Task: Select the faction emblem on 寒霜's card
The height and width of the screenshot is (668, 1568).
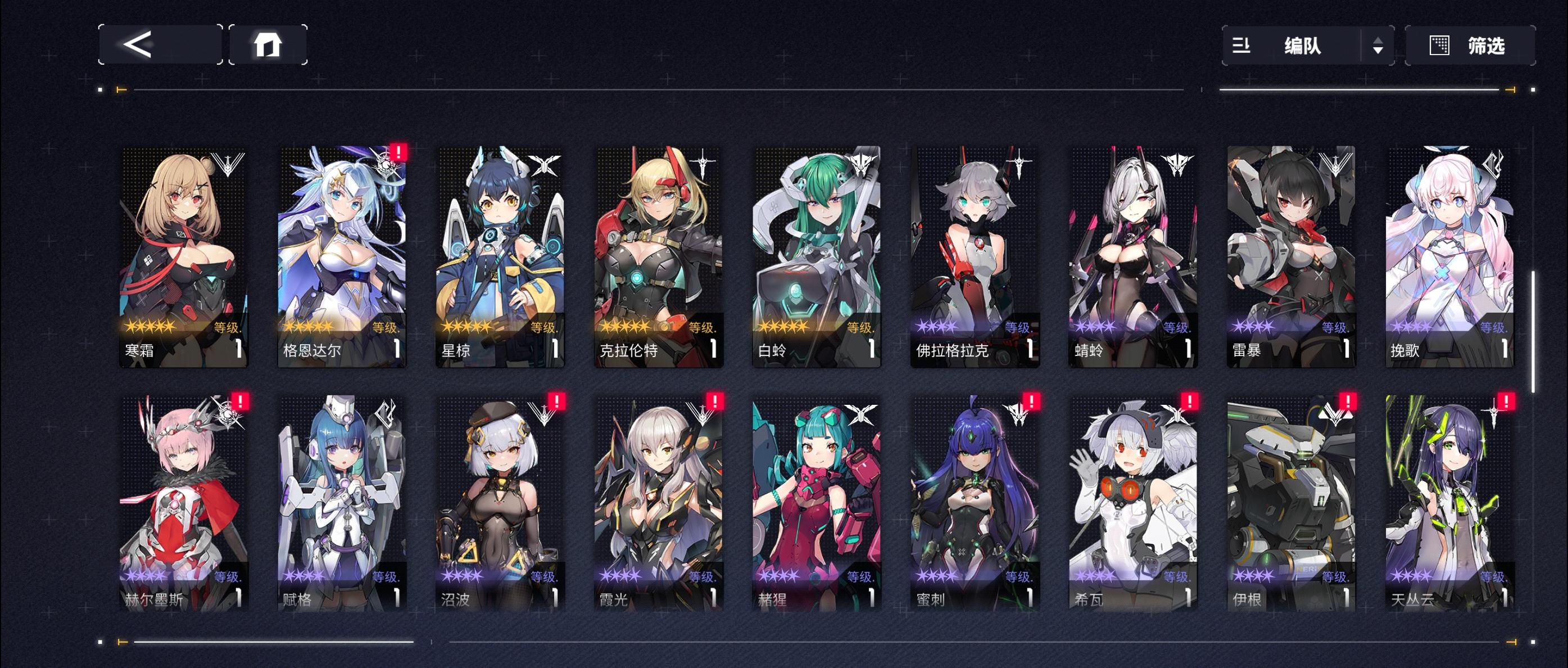Action: click(228, 164)
